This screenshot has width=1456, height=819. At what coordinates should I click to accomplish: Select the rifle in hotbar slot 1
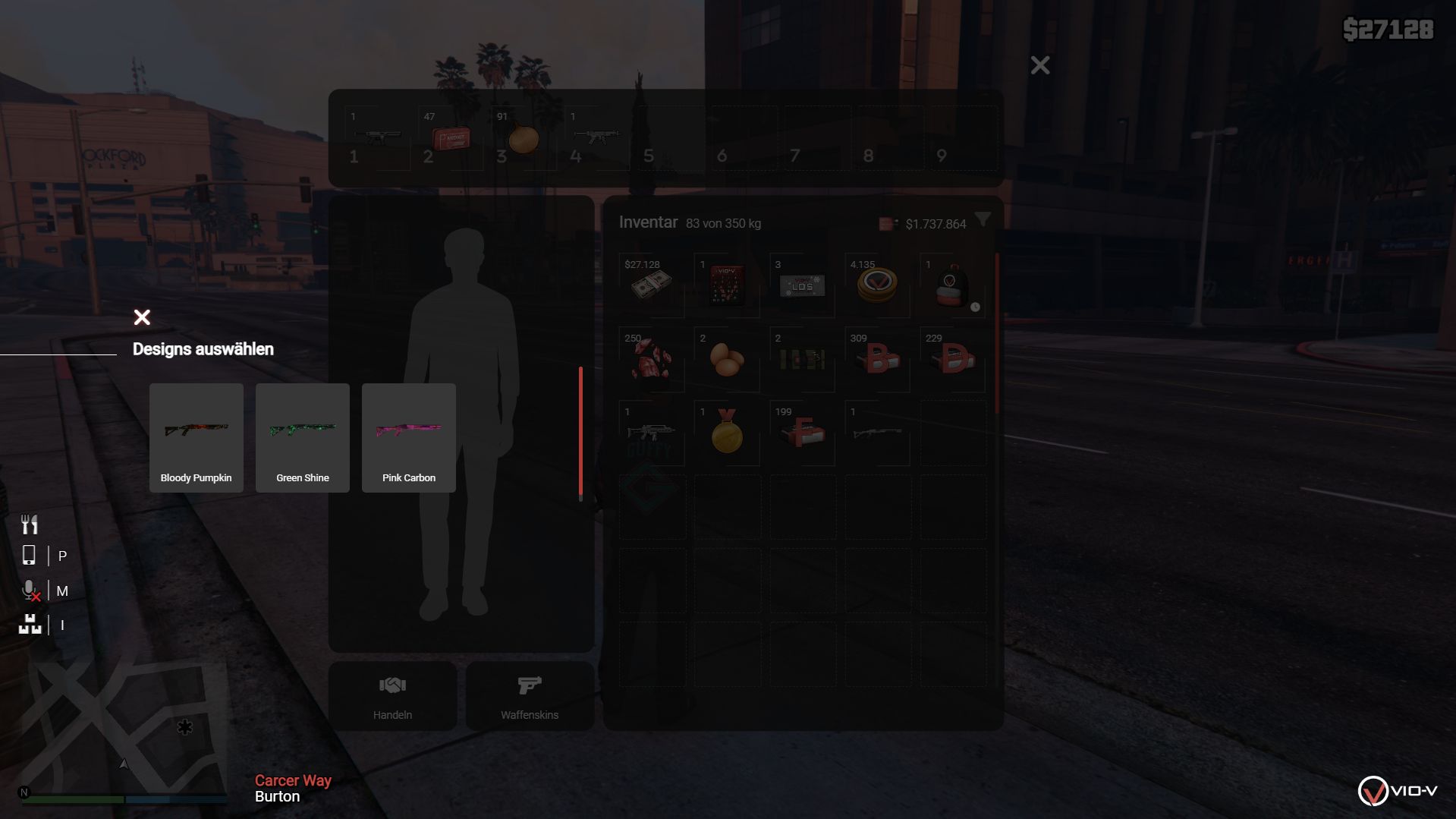[377, 138]
